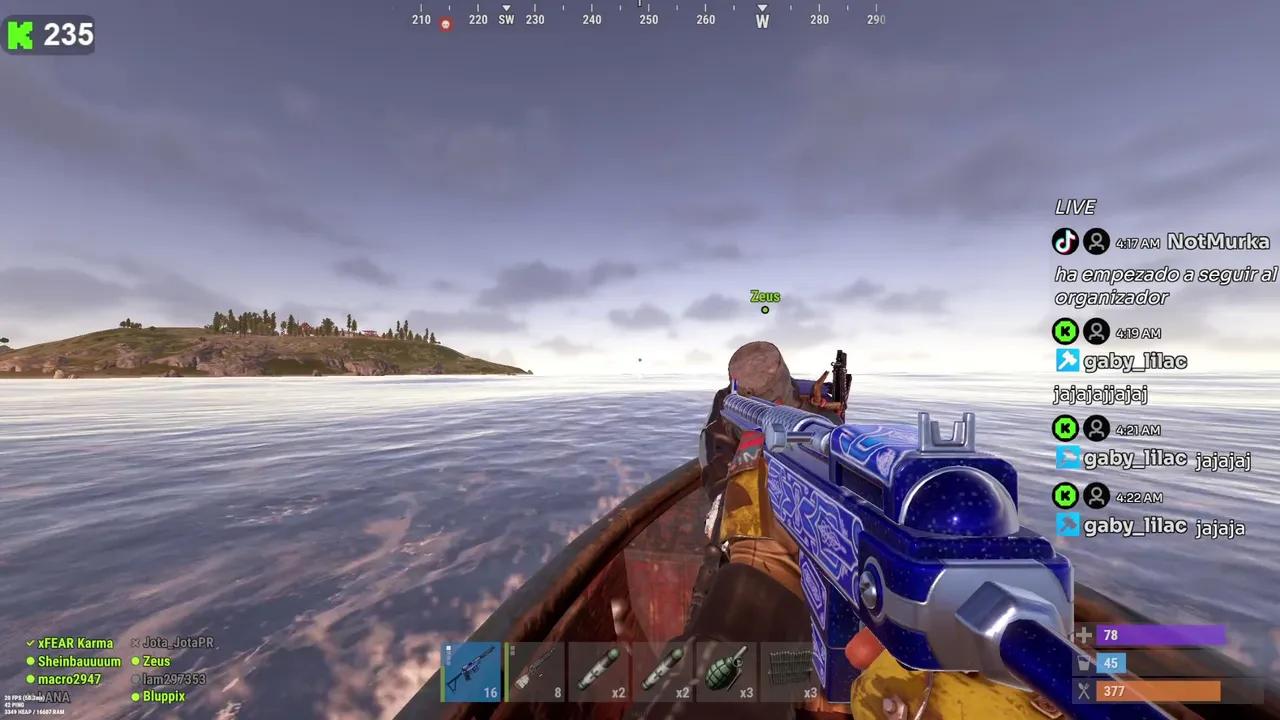Equip the rifle in the second hotbar slot
Screen dimensions: 1280x720
[x=535, y=670]
